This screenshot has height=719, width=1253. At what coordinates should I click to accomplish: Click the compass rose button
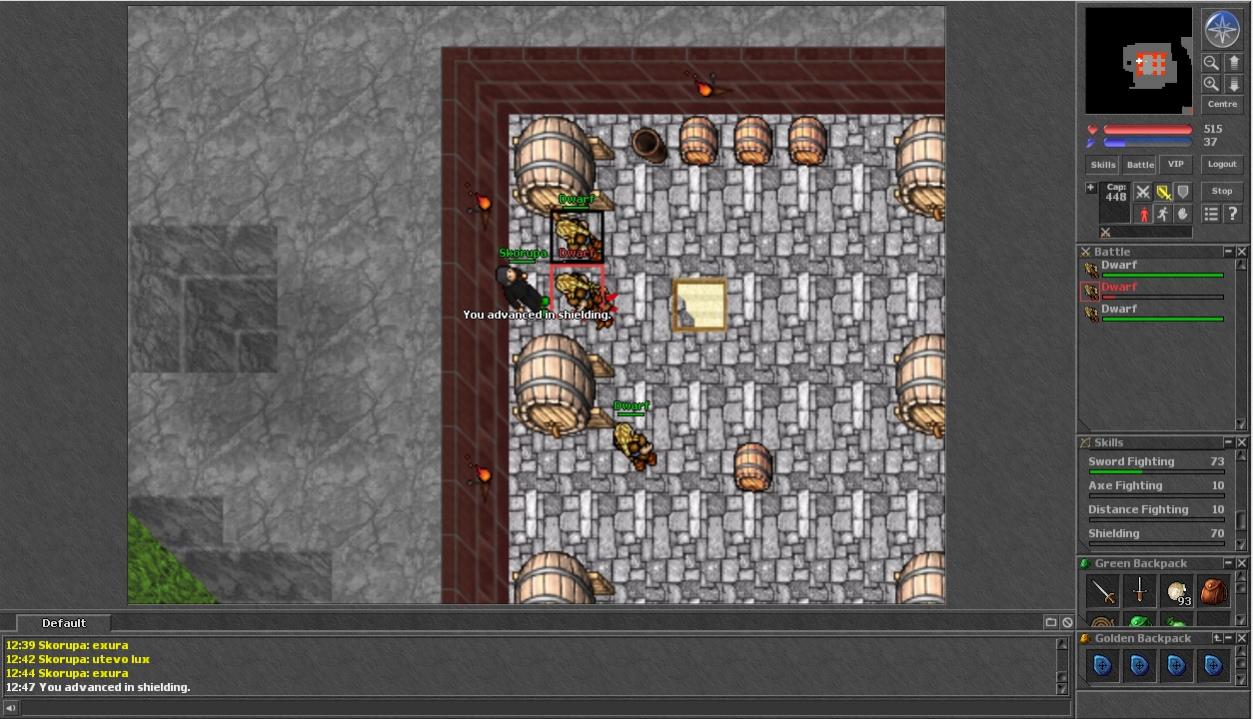point(1222,29)
